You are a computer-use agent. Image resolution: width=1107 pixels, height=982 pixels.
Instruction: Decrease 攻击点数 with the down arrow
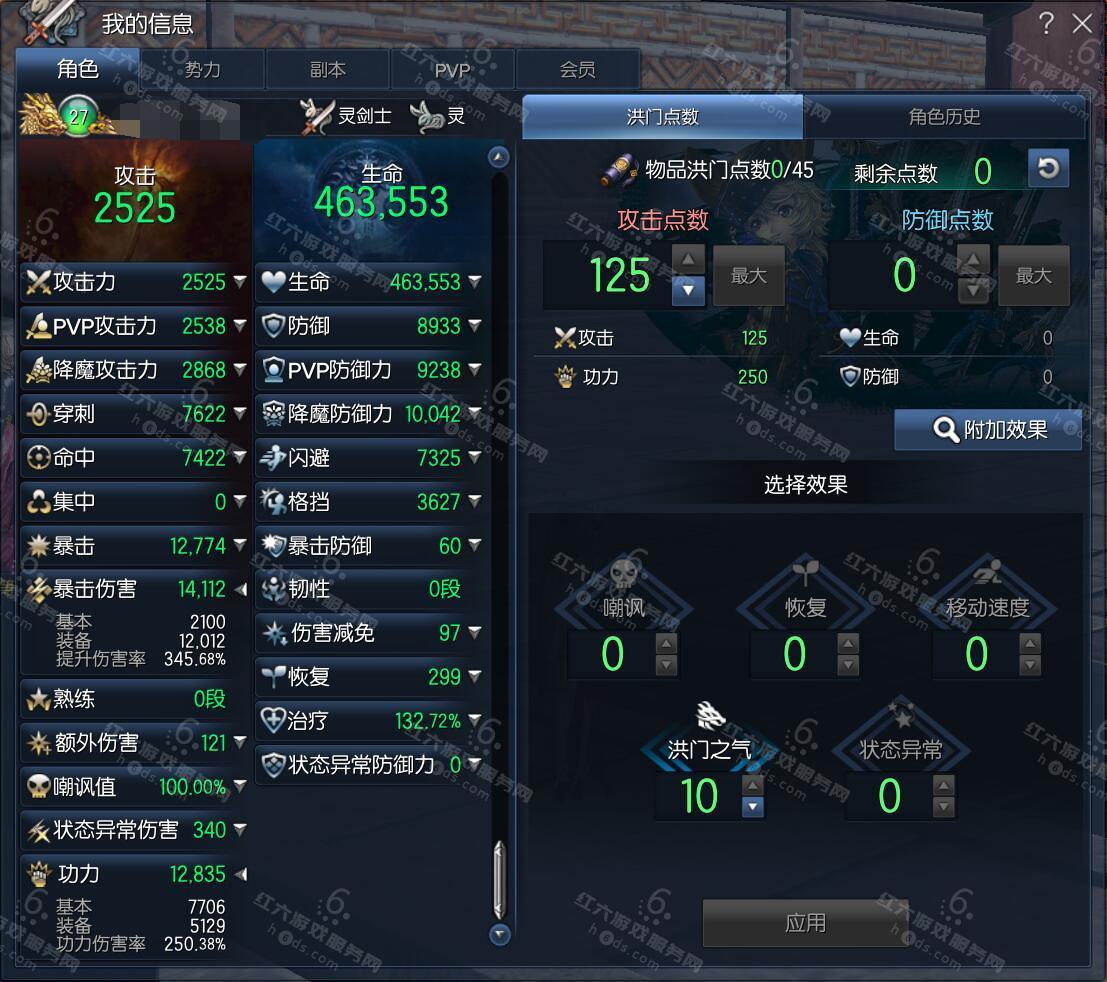pyautogui.click(x=688, y=291)
